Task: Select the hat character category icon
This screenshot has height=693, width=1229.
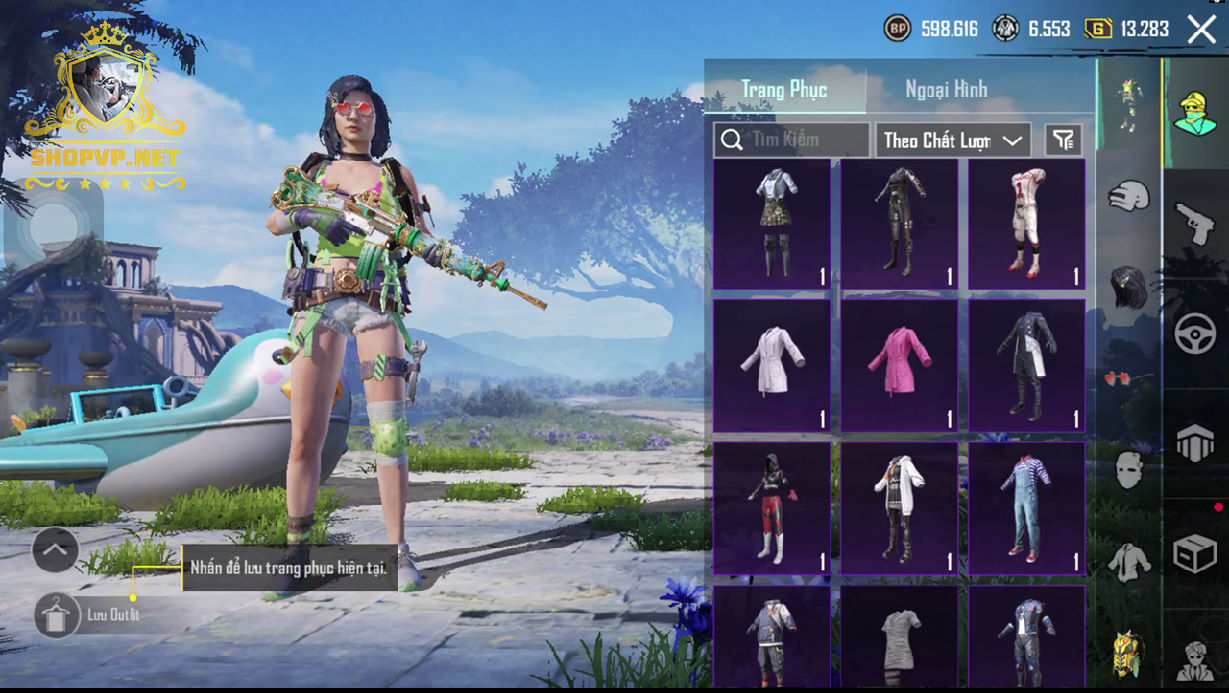Action: (1194, 112)
